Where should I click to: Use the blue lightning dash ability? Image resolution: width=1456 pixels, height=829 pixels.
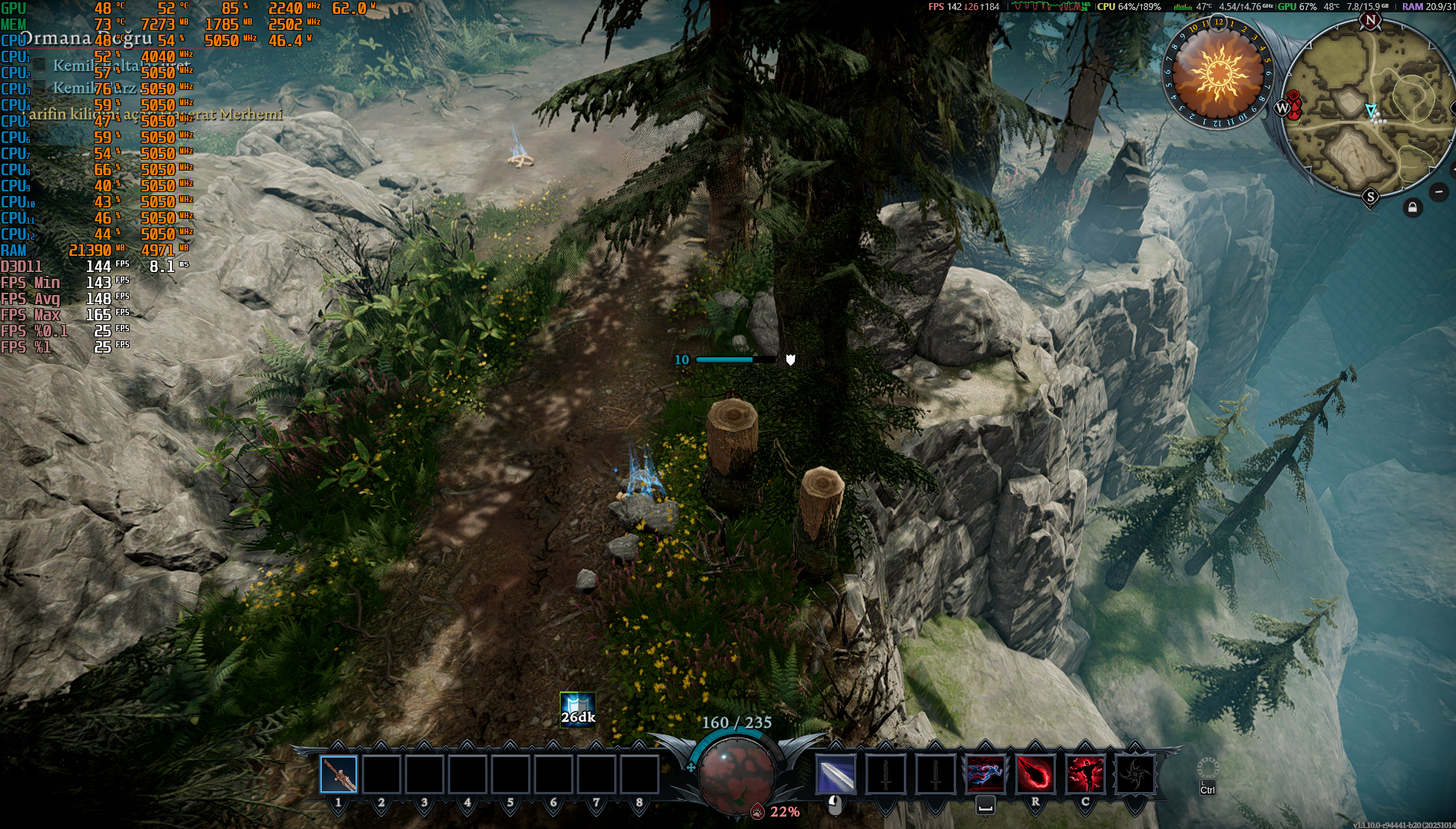[x=985, y=774]
